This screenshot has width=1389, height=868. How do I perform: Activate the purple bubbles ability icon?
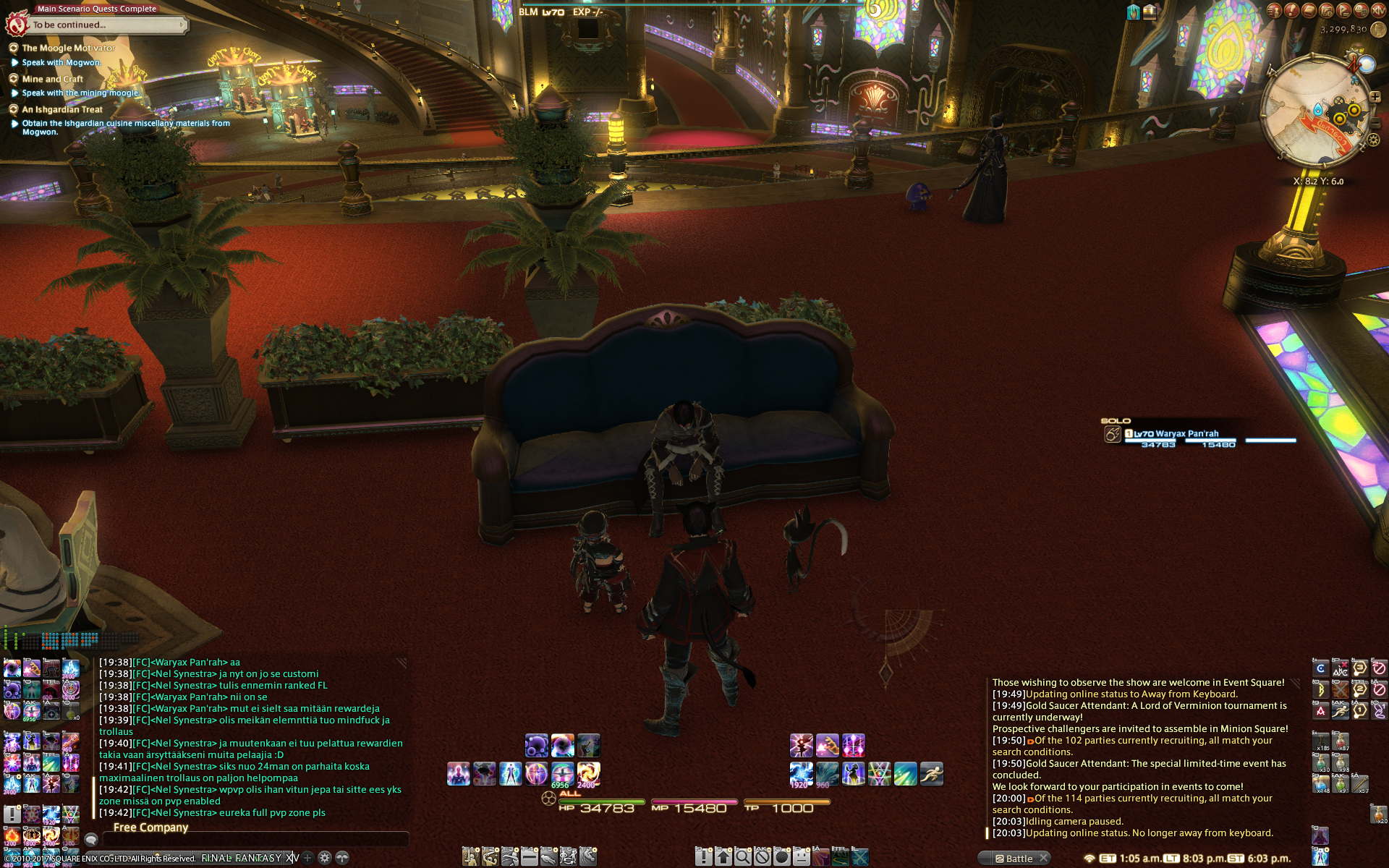click(536, 745)
